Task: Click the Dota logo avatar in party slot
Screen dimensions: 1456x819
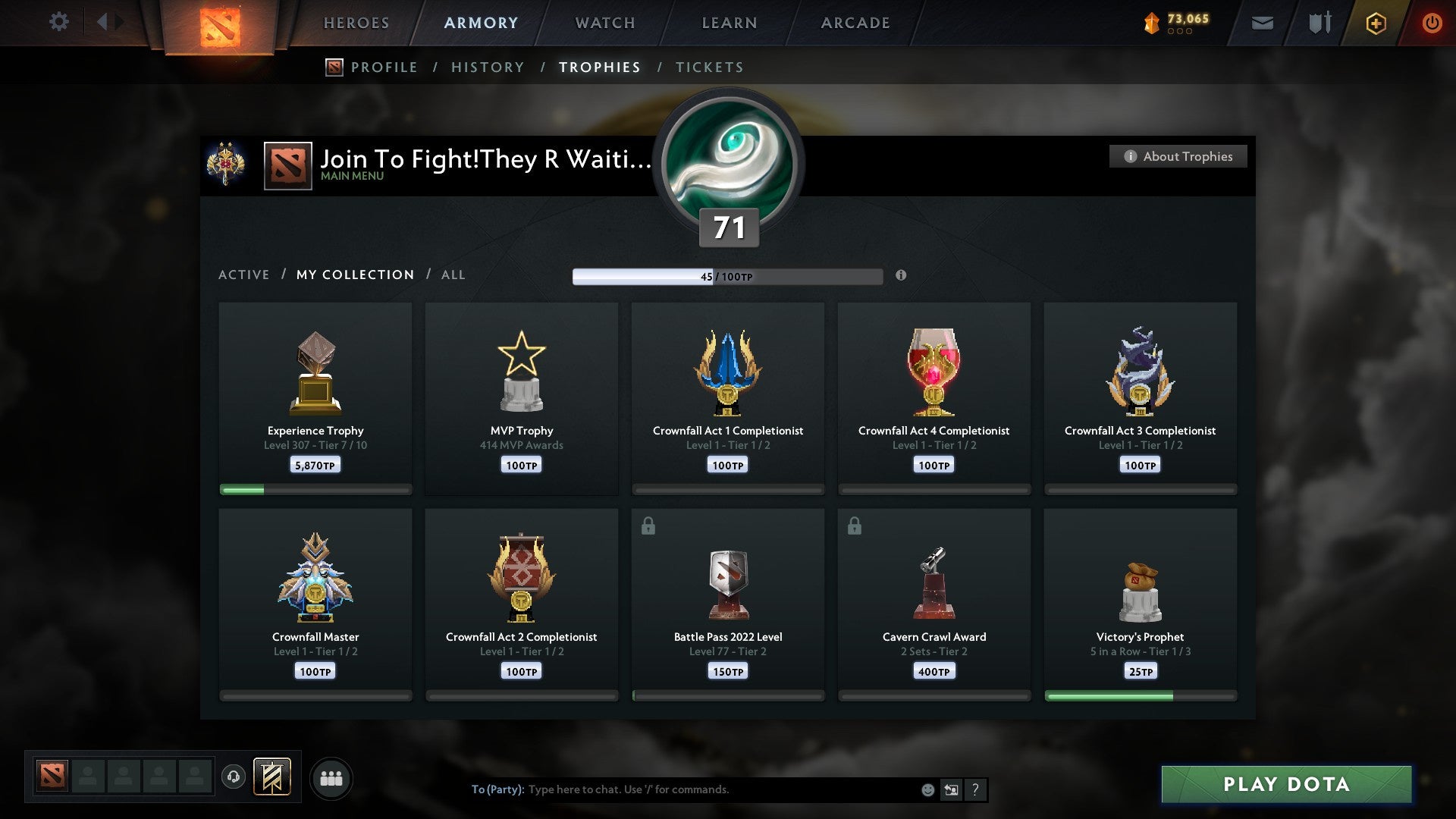Action: point(52,777)
